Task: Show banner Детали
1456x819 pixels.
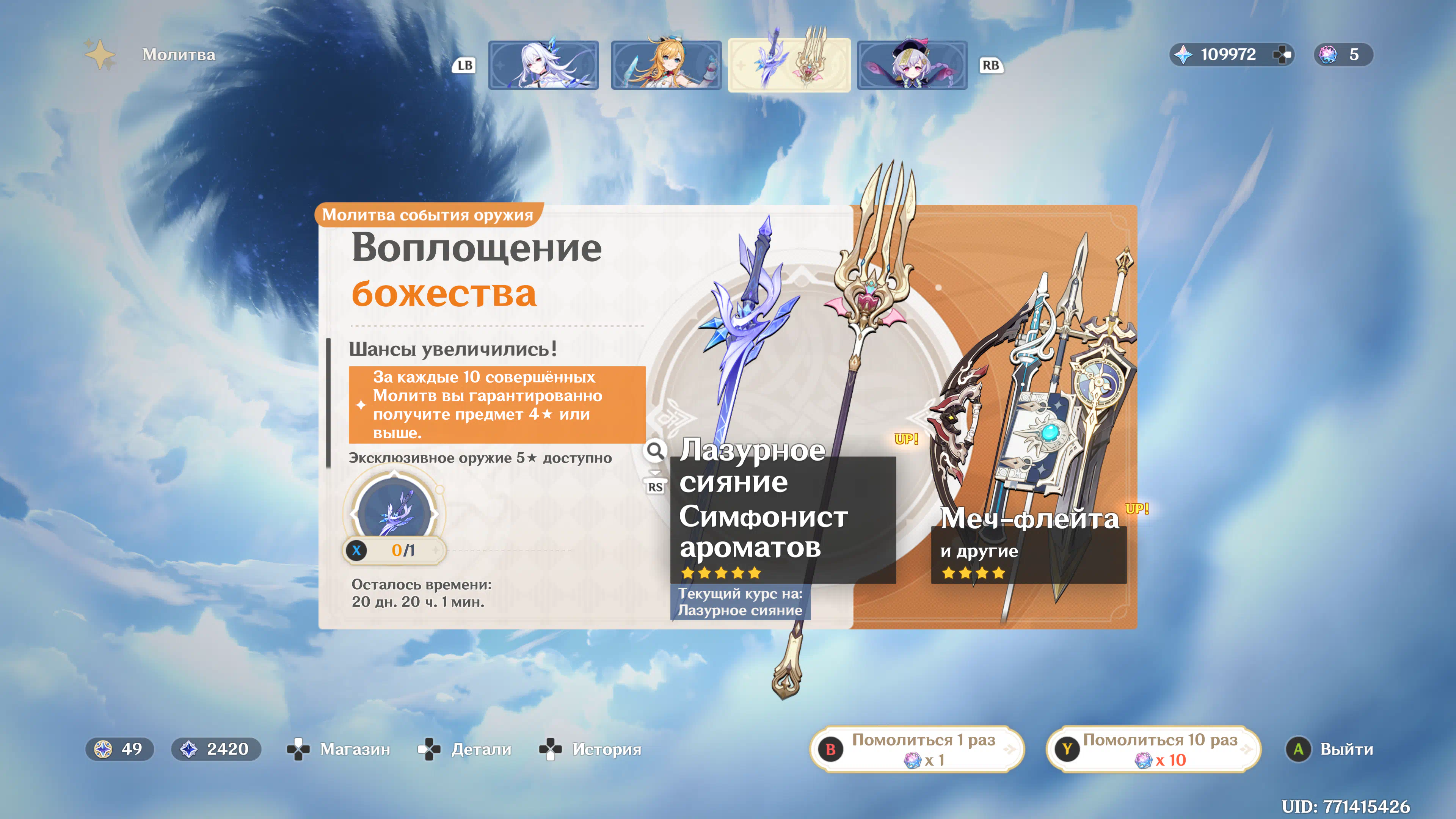Action: tap(465, 749)
